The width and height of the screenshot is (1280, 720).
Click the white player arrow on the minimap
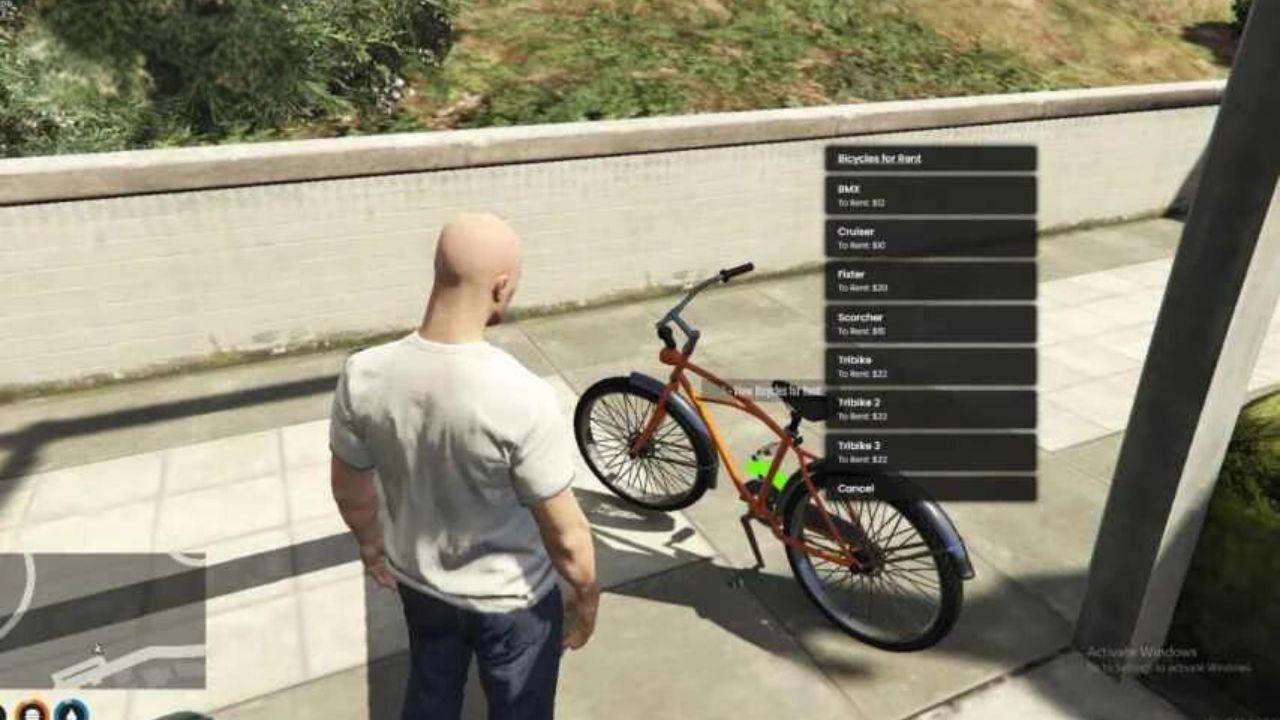pos(100,650)
